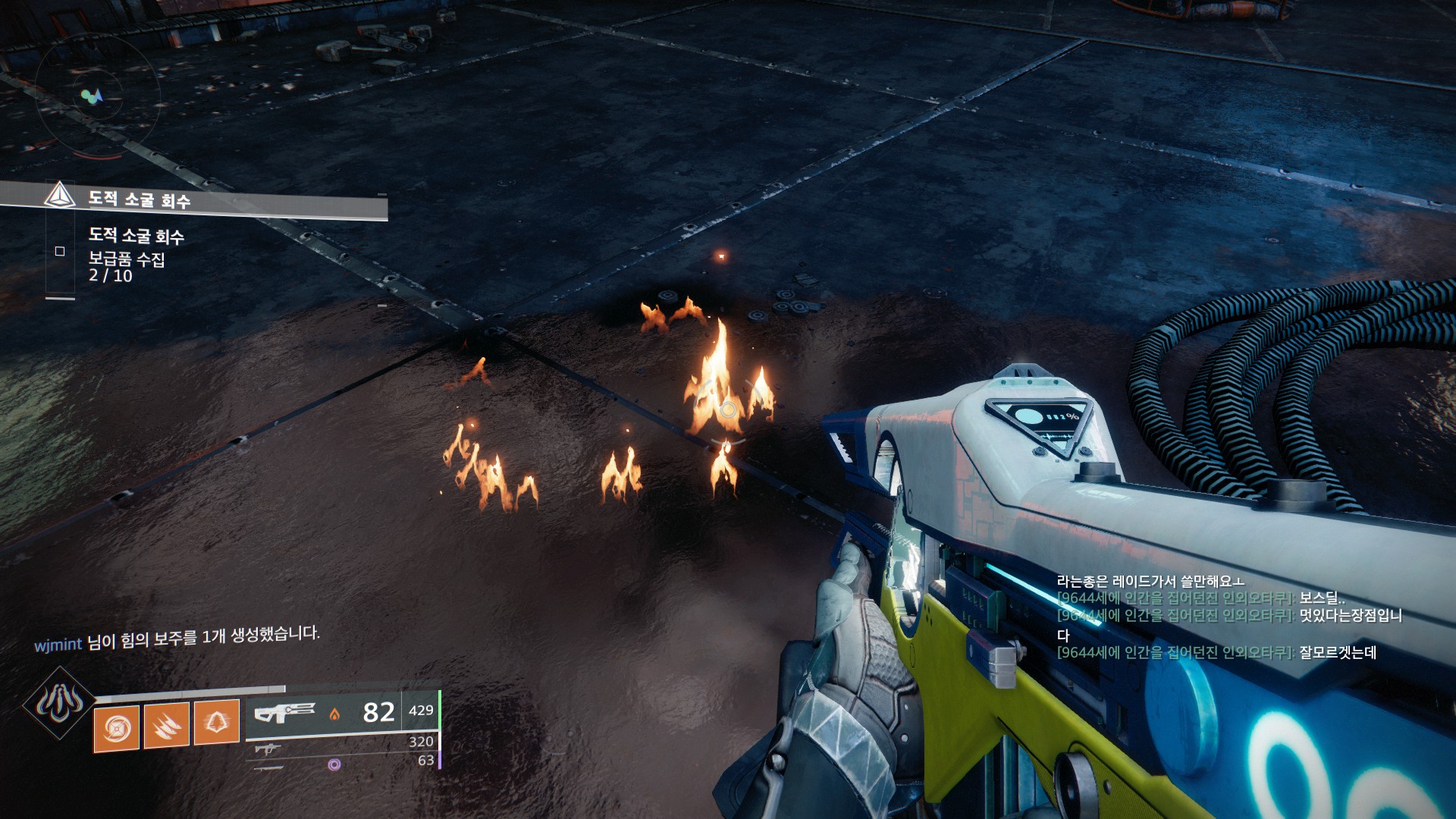Viewport: 1456px width, 819px height.
Task: Switch to the secondary weapon icon
Action: click(x=267, y=749)
